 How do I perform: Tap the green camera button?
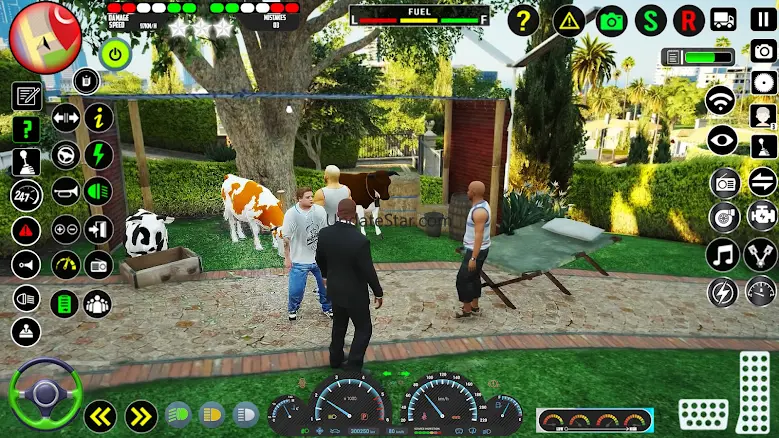(611, 20)
